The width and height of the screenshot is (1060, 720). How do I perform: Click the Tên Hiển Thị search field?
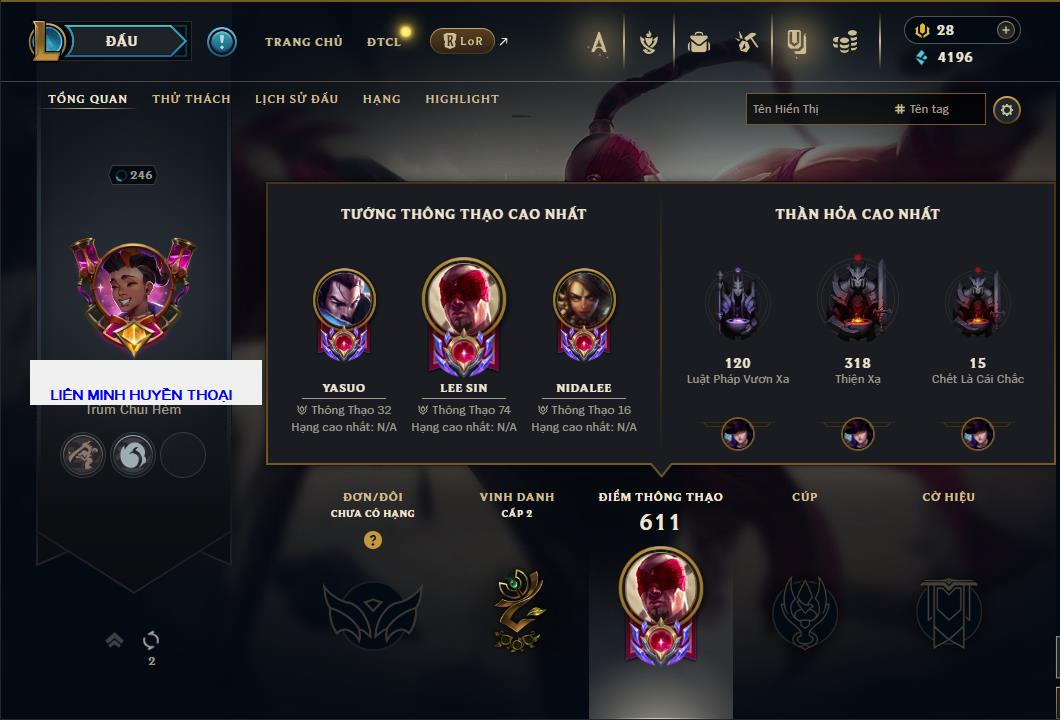pyautogui.click(x=815, y=109)
